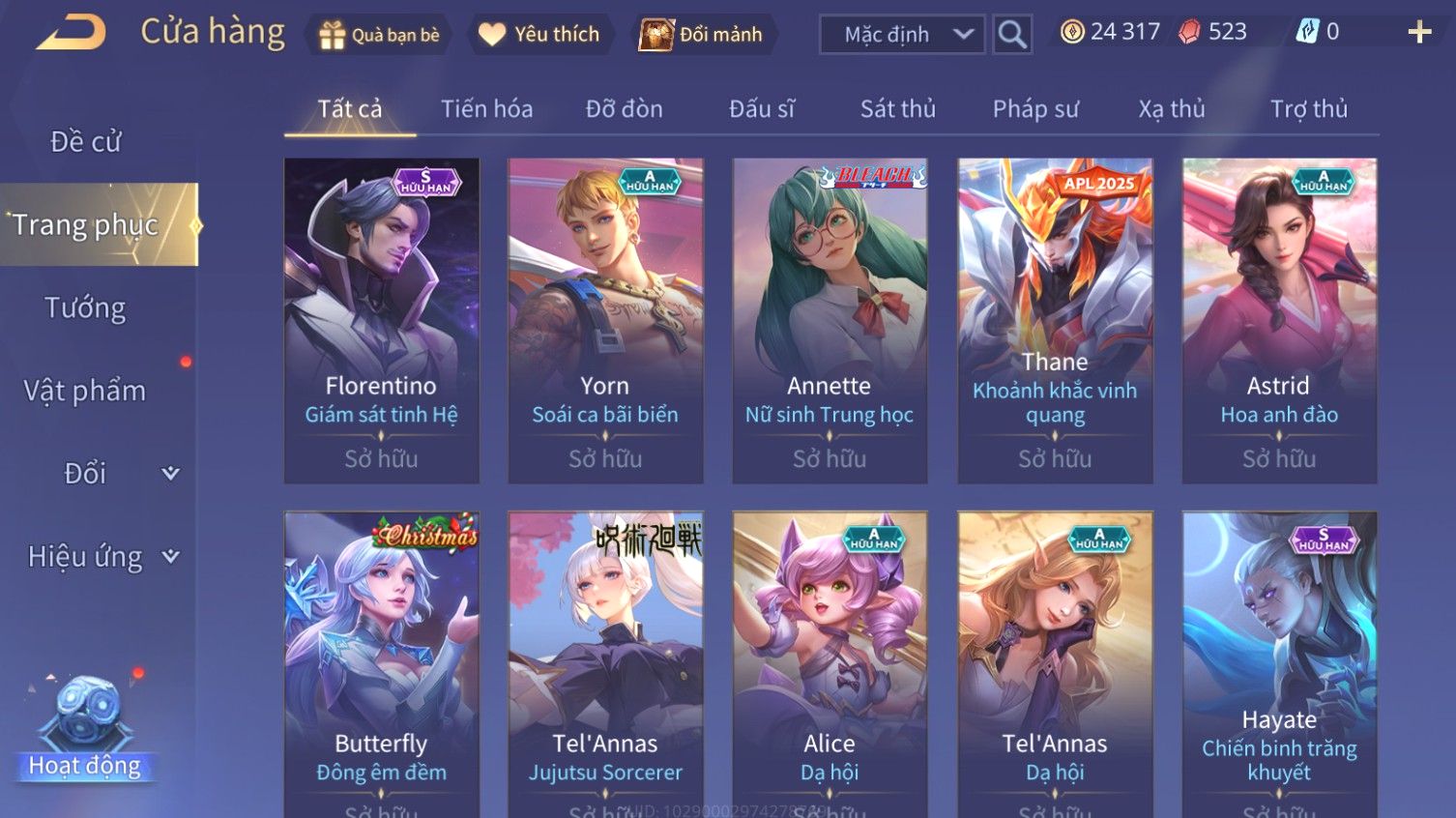The width and height of the screenshot is (1456, 818).
Task: Switch to the Tiến hóa tab
Action: [x=486, y=109]
